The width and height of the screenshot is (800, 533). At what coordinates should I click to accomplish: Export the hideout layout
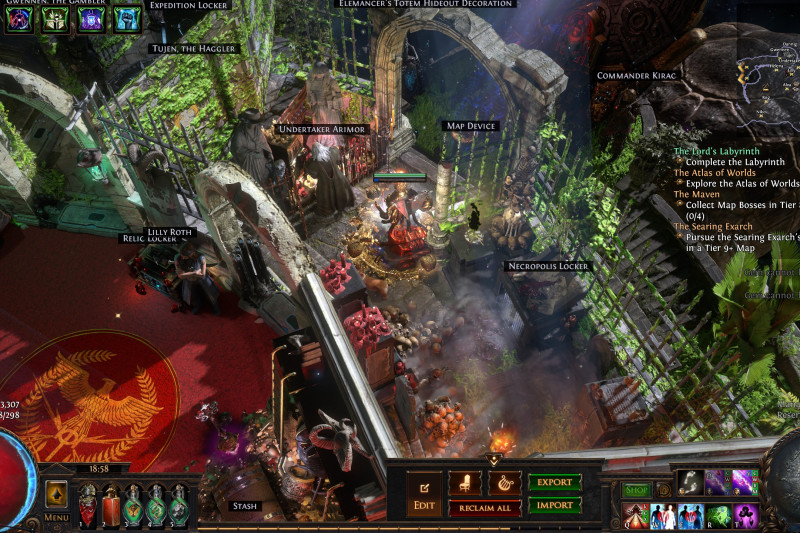[554, 483]
